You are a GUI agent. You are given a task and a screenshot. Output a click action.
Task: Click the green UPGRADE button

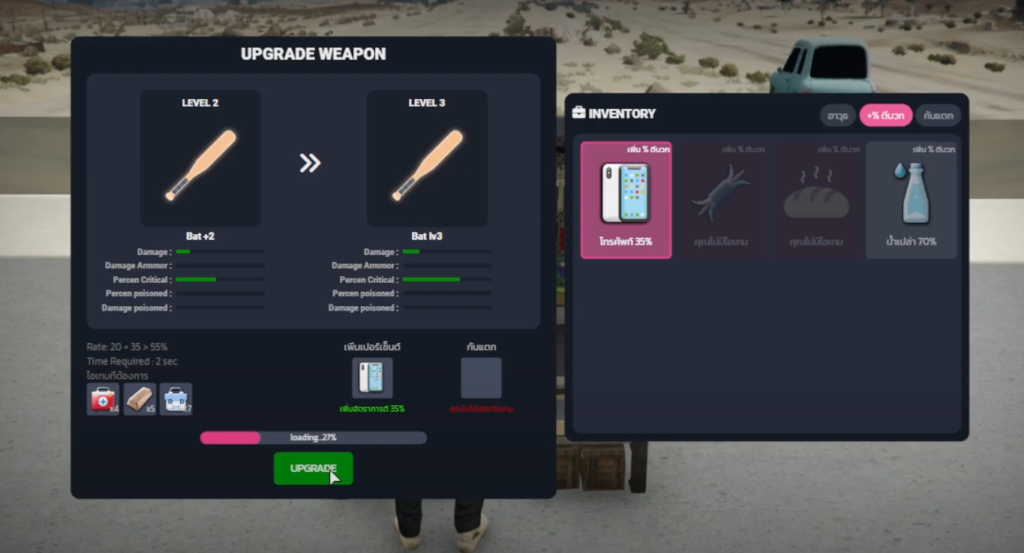tap(313, 468)
